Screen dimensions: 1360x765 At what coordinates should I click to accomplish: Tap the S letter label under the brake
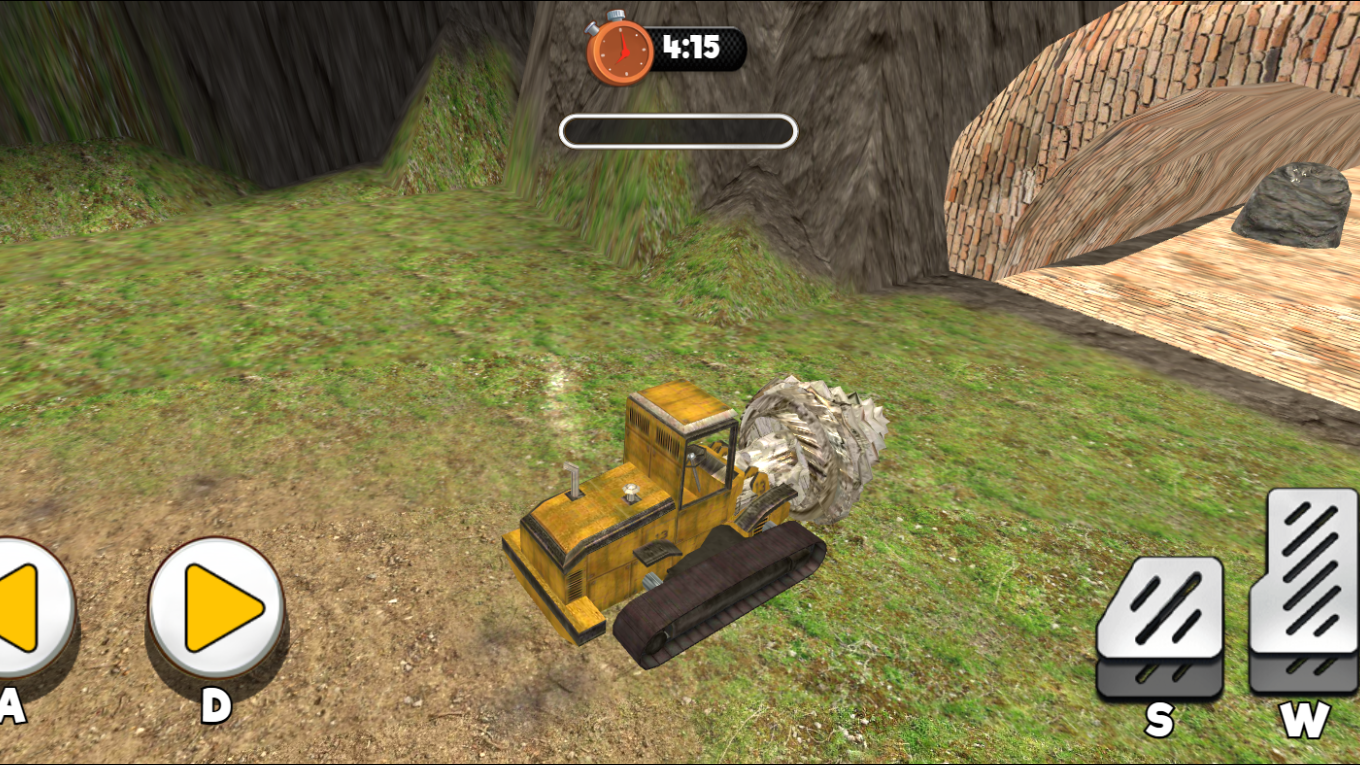(x=1161, y=716)
